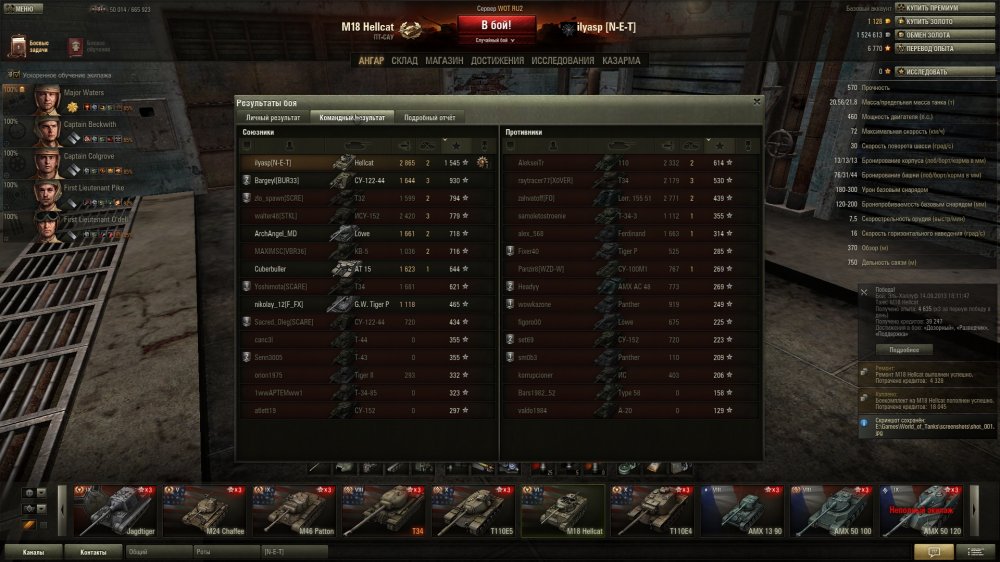The width and height of the screenshot is (1000, 562).
Task: Show the КАЗАРМА section
Action: pos(622,61)
